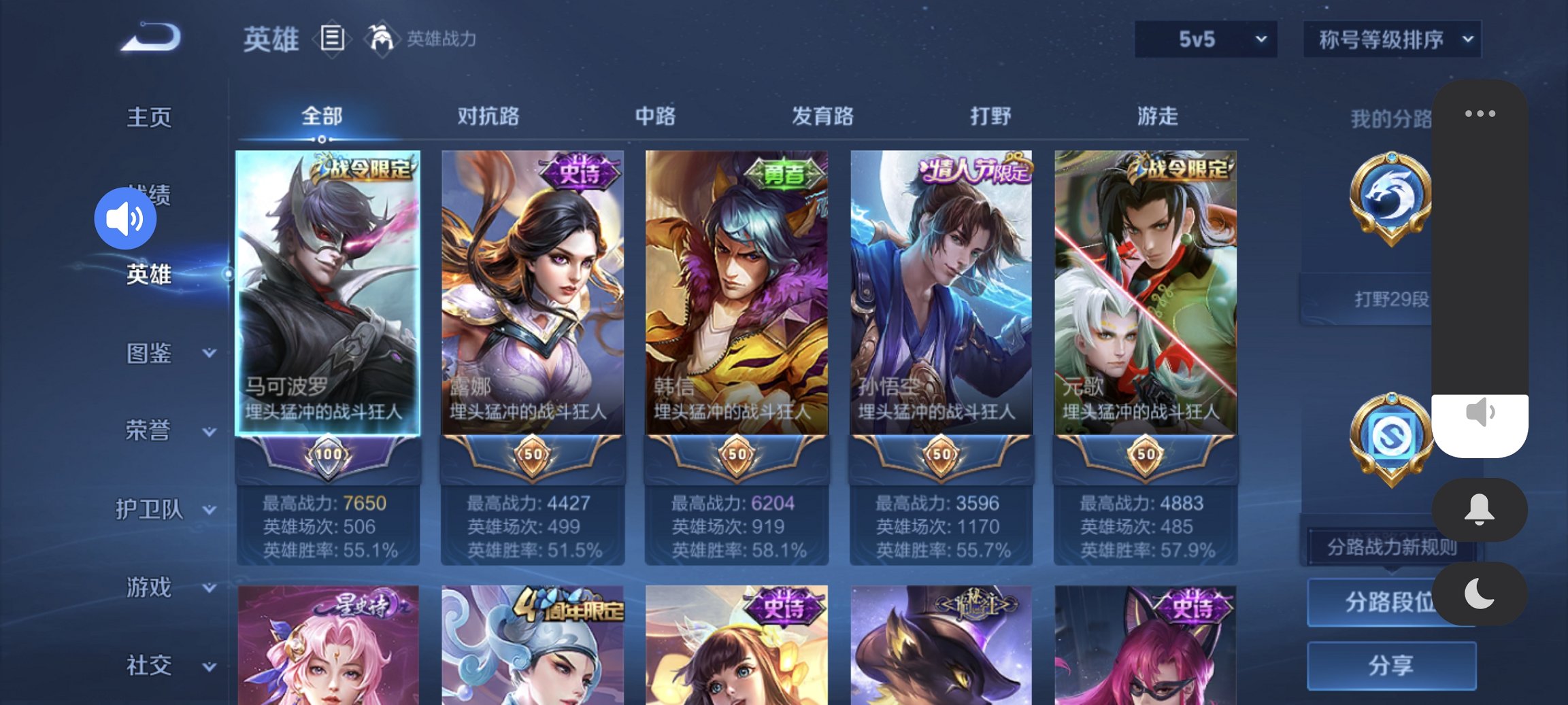Open the 称号等级排序 sorting dropdown
Image resolution: width=1568 pixels, height=705 pixels.
[1391, 39]
